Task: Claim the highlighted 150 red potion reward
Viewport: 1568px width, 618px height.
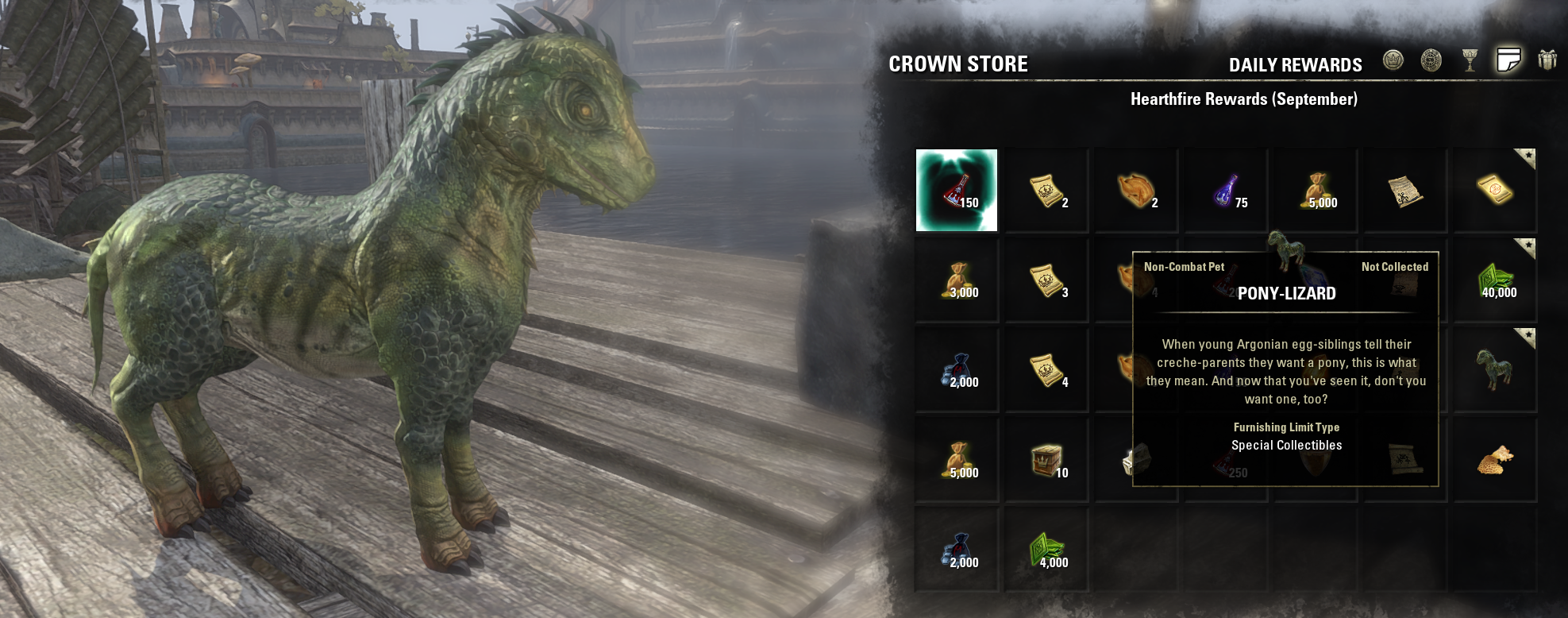Action: (957, 191)
